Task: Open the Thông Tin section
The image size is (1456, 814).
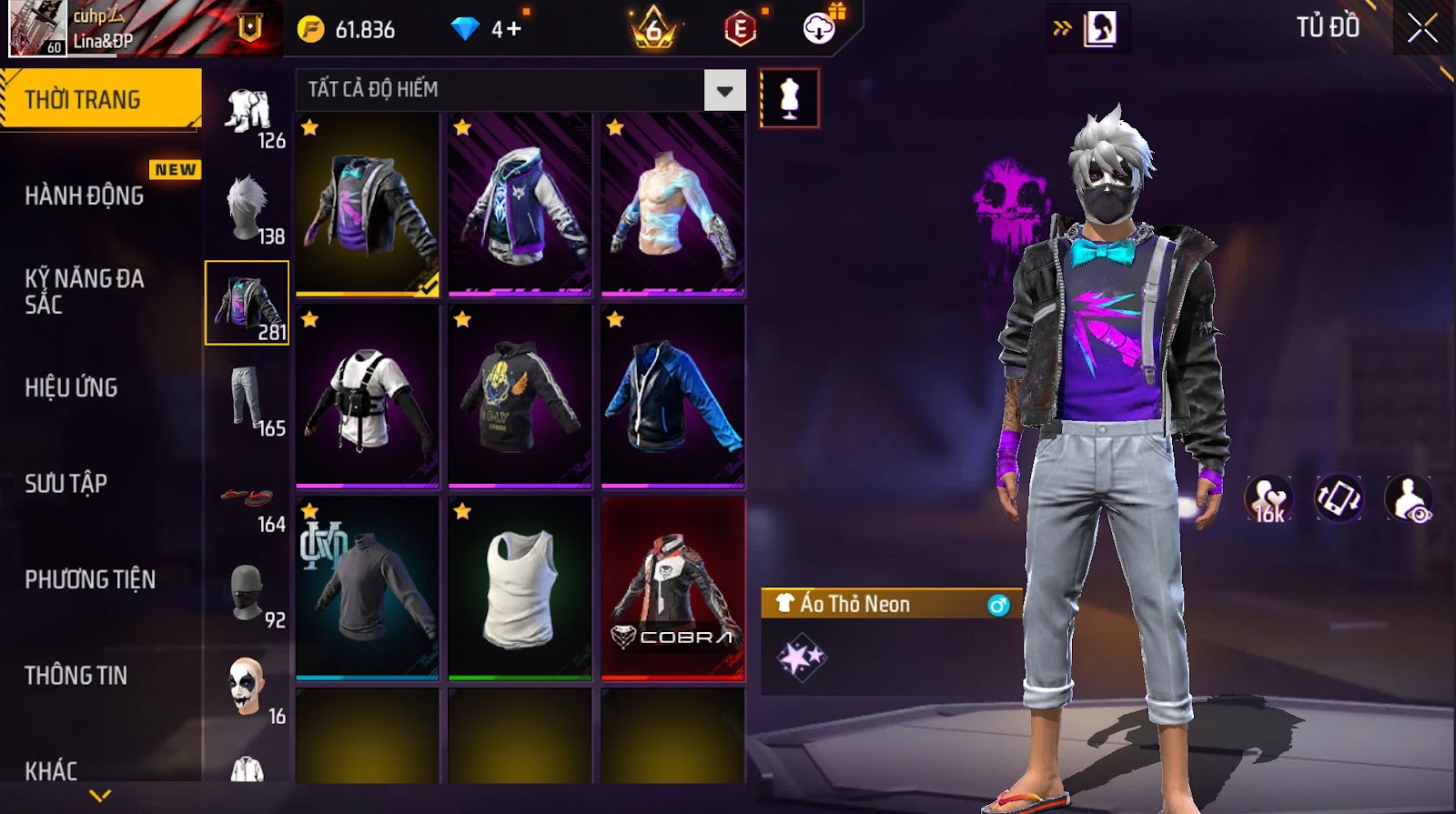Action: (x=76, y=676)
